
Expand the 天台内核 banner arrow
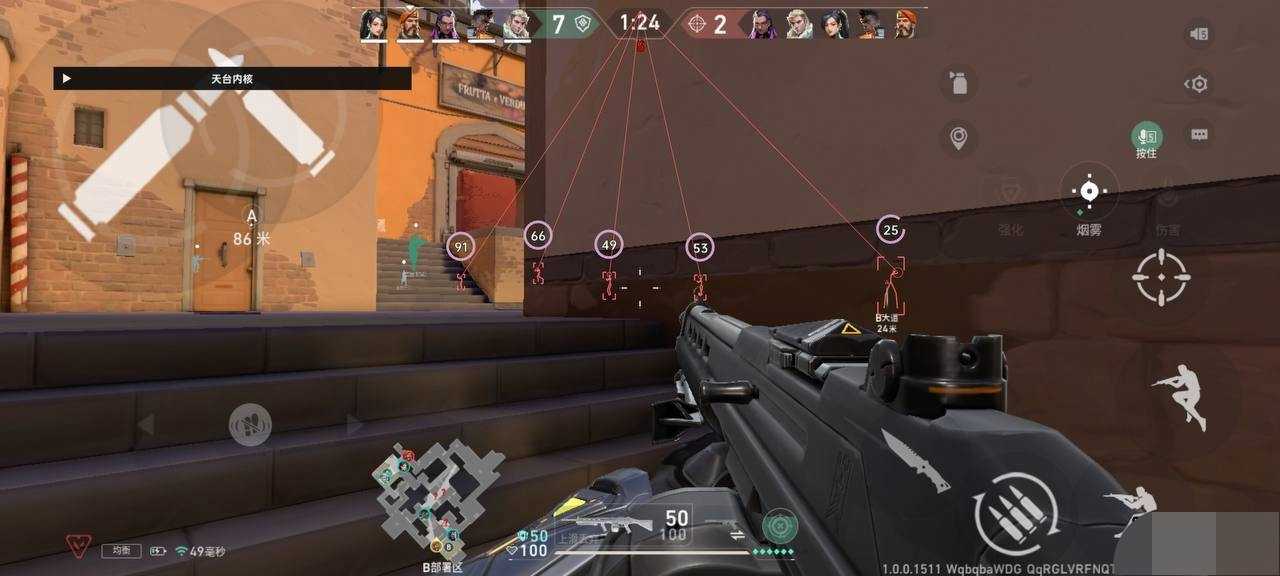pyautogui.click(x=67, y=78)
